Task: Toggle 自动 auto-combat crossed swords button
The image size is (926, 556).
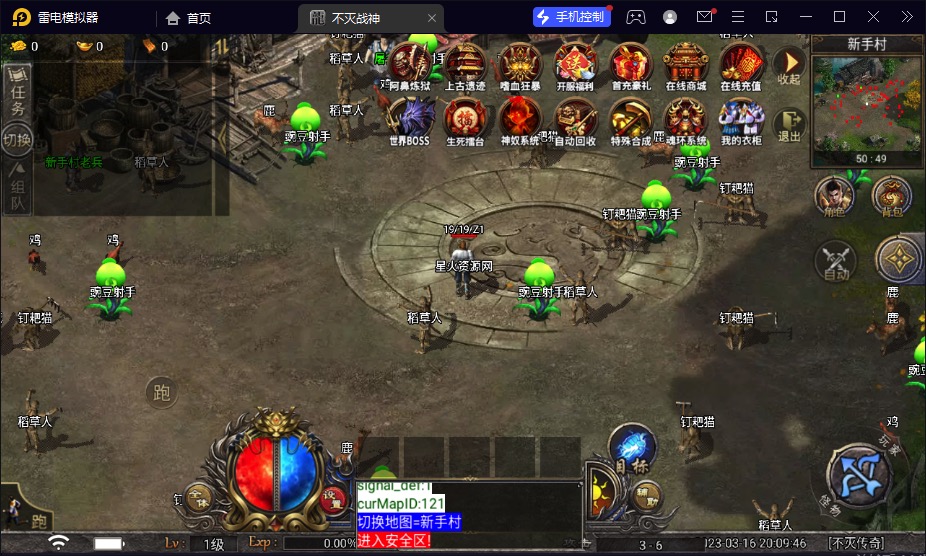Action: point(836,260)
